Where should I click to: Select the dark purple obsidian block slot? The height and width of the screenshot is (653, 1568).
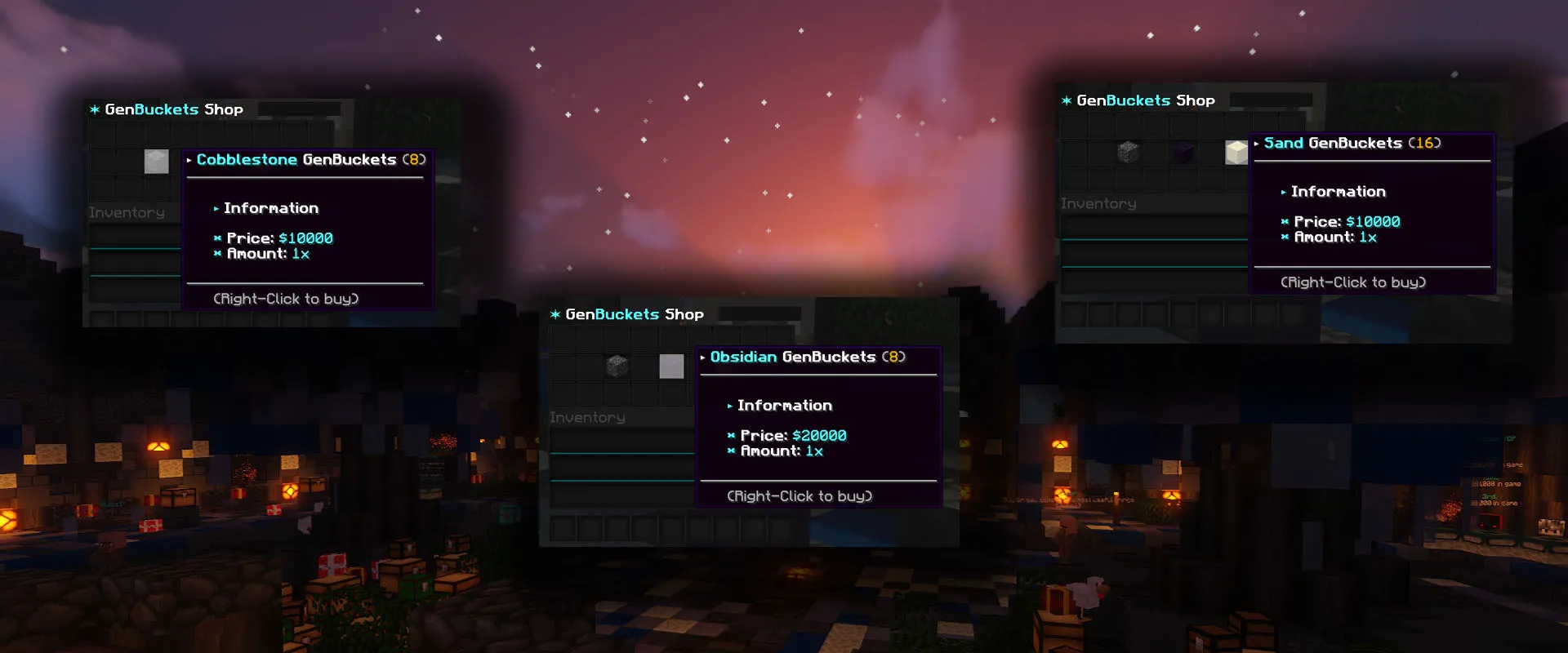click(1183, 152)
